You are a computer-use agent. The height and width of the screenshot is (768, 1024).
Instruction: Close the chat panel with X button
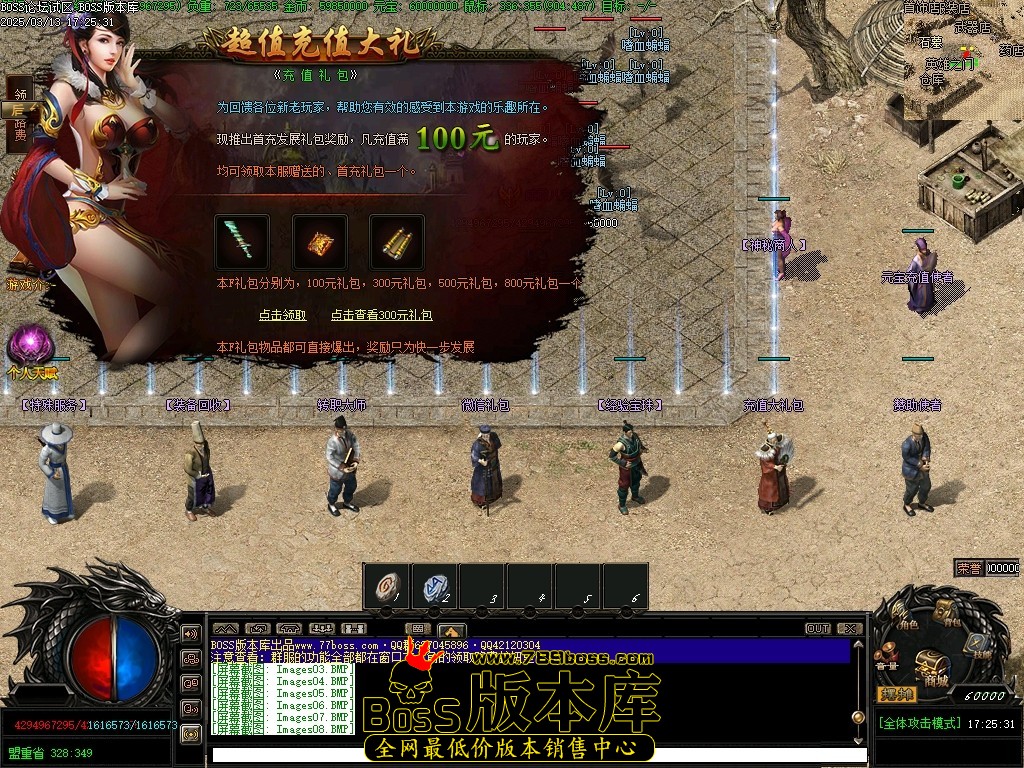(x=849, y=629)
